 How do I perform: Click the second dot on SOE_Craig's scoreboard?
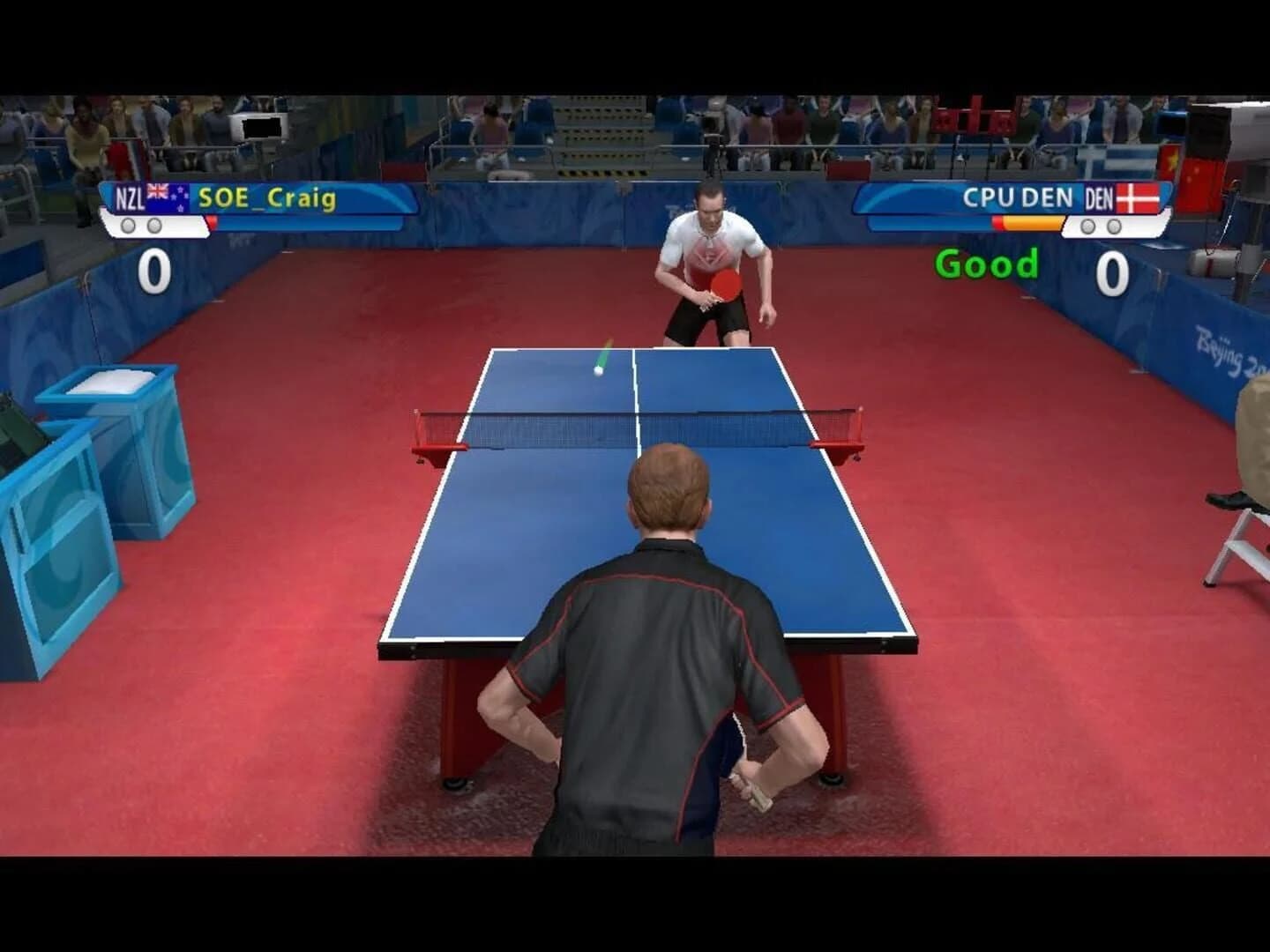click(153, 224)
